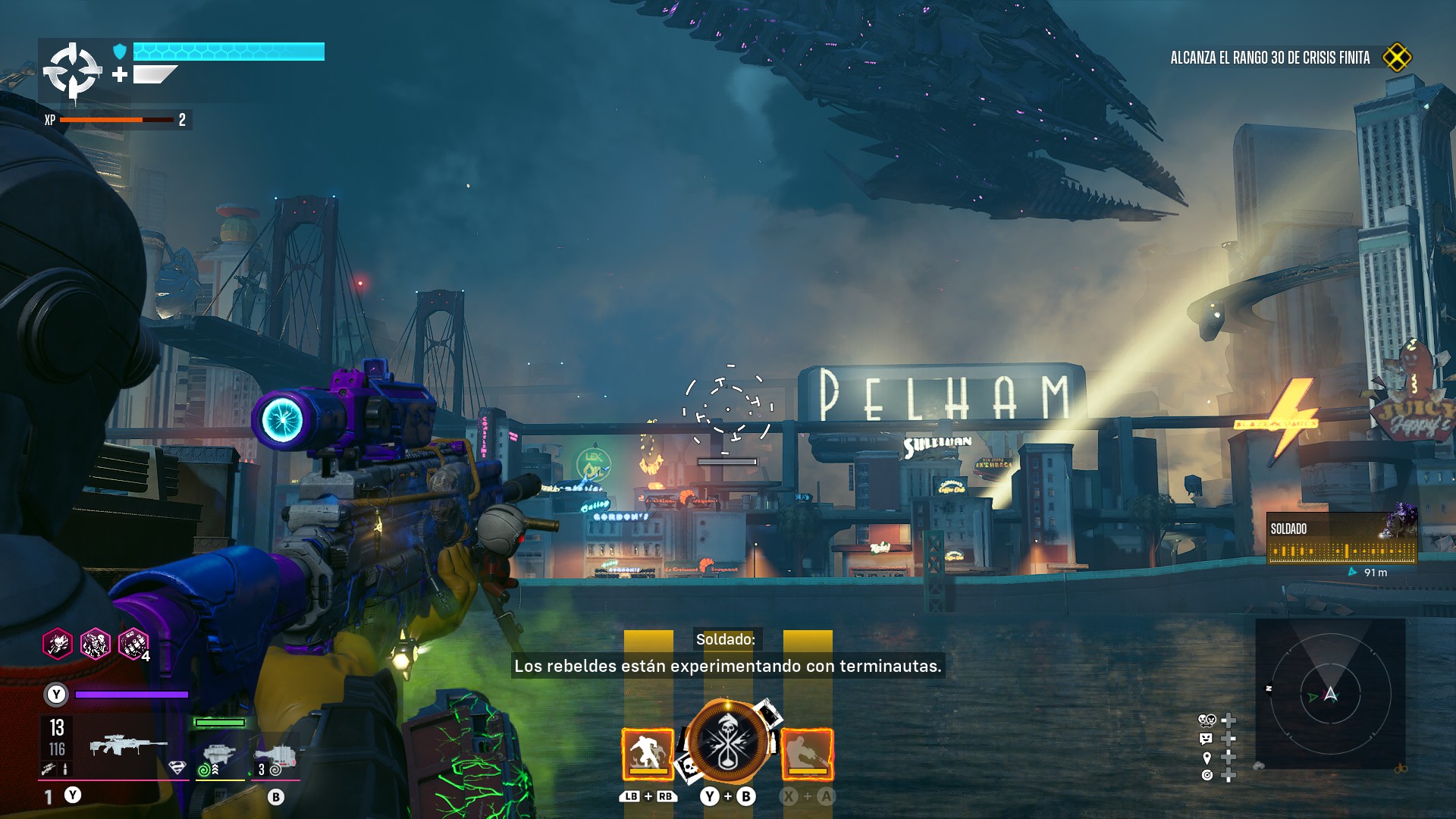Select the swap characters D-pad shortcut
This screenshot has width=1456, height=819.
click(1207, 720)
